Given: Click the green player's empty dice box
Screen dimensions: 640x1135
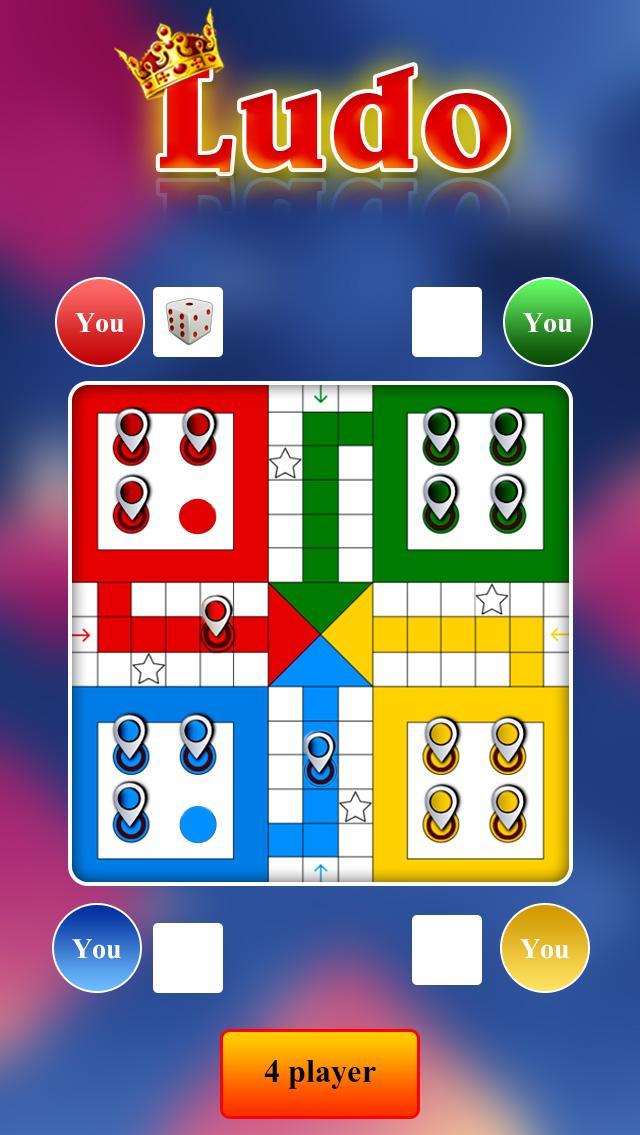Looking at the screenshot, I should coord(447,322).
